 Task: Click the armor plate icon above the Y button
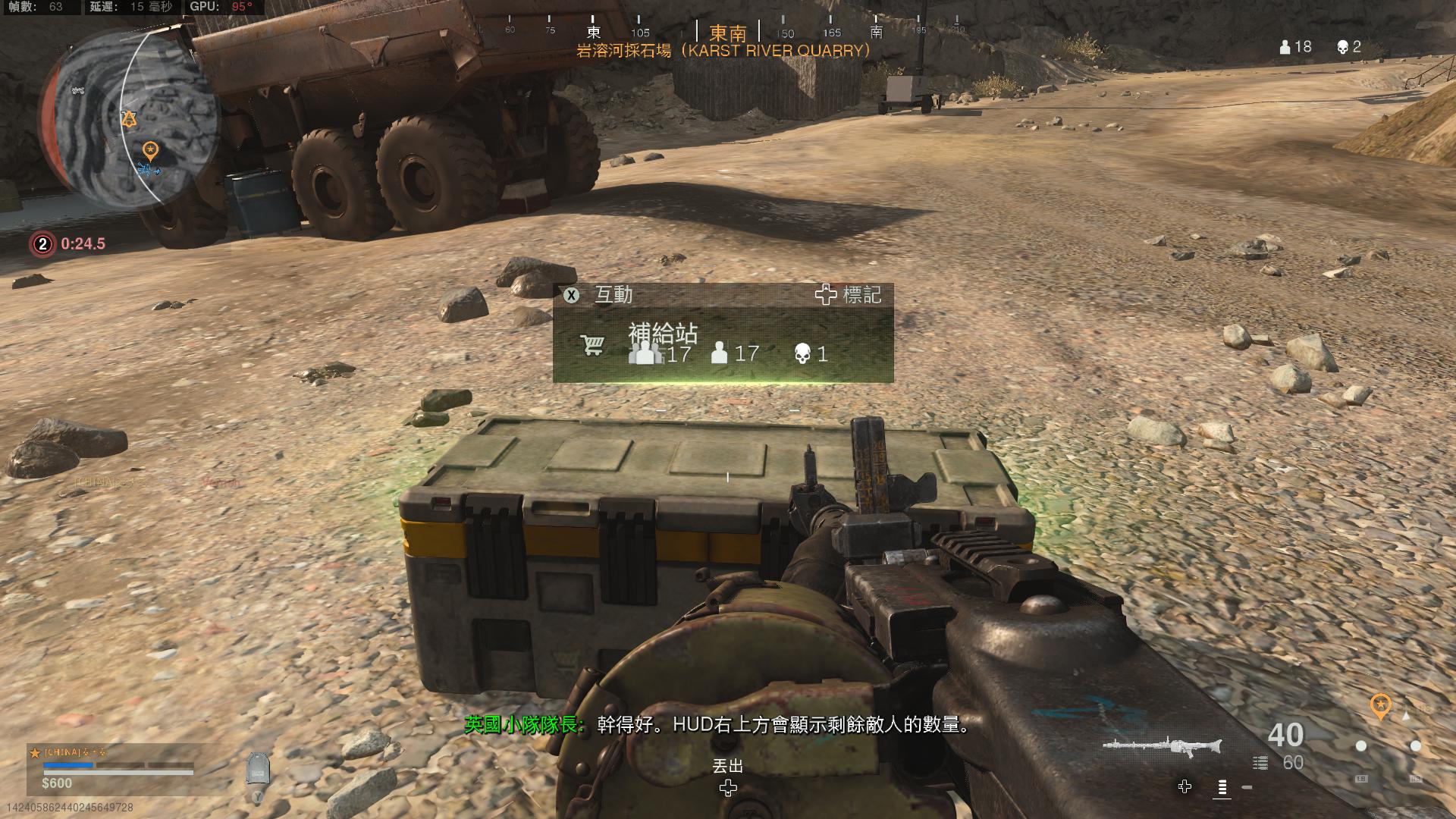pyautogui.click(x=259, y=768)
